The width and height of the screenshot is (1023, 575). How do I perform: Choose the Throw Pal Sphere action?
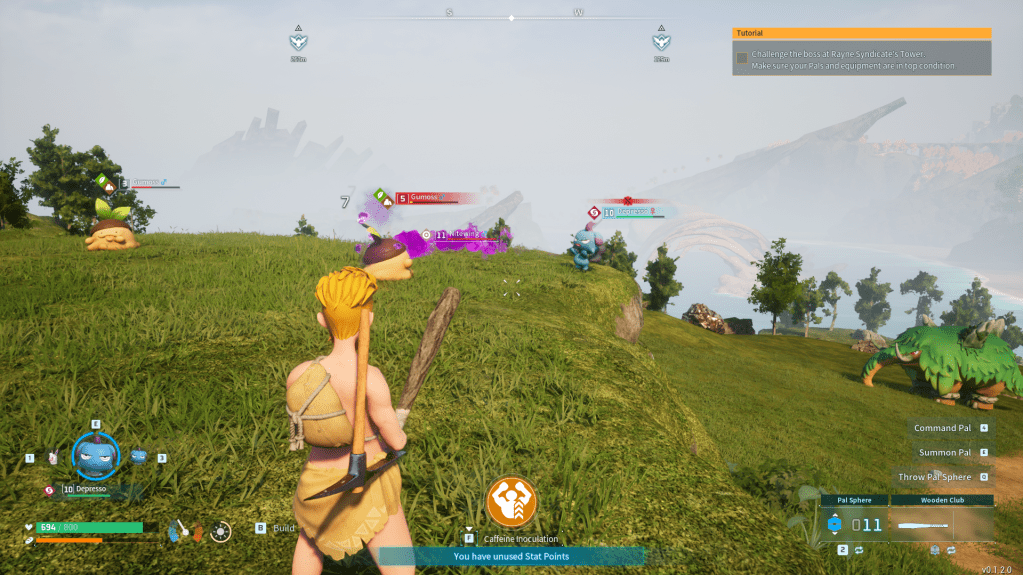(x=934, y=477)
